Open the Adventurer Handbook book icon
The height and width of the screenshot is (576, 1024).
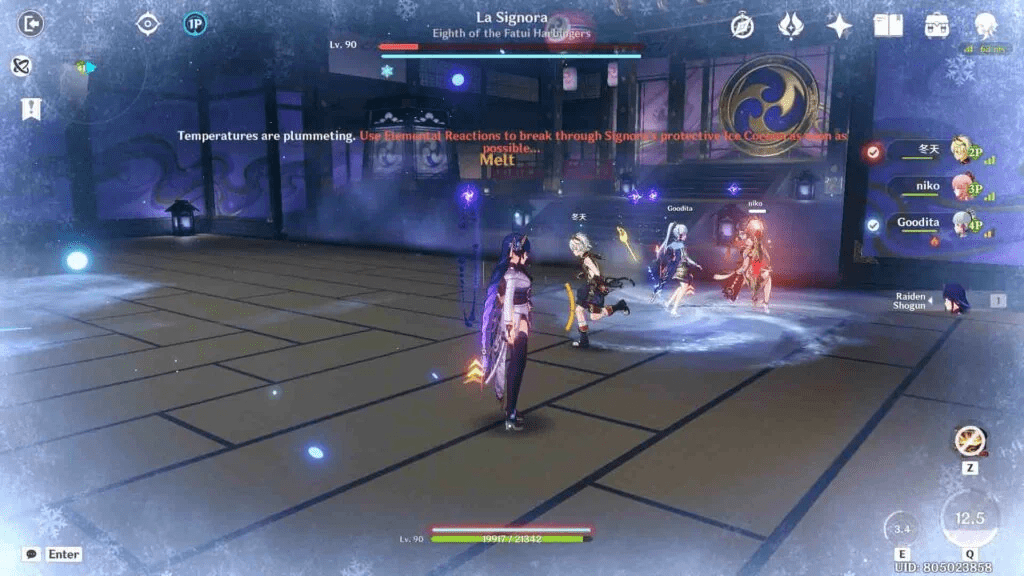887,25
